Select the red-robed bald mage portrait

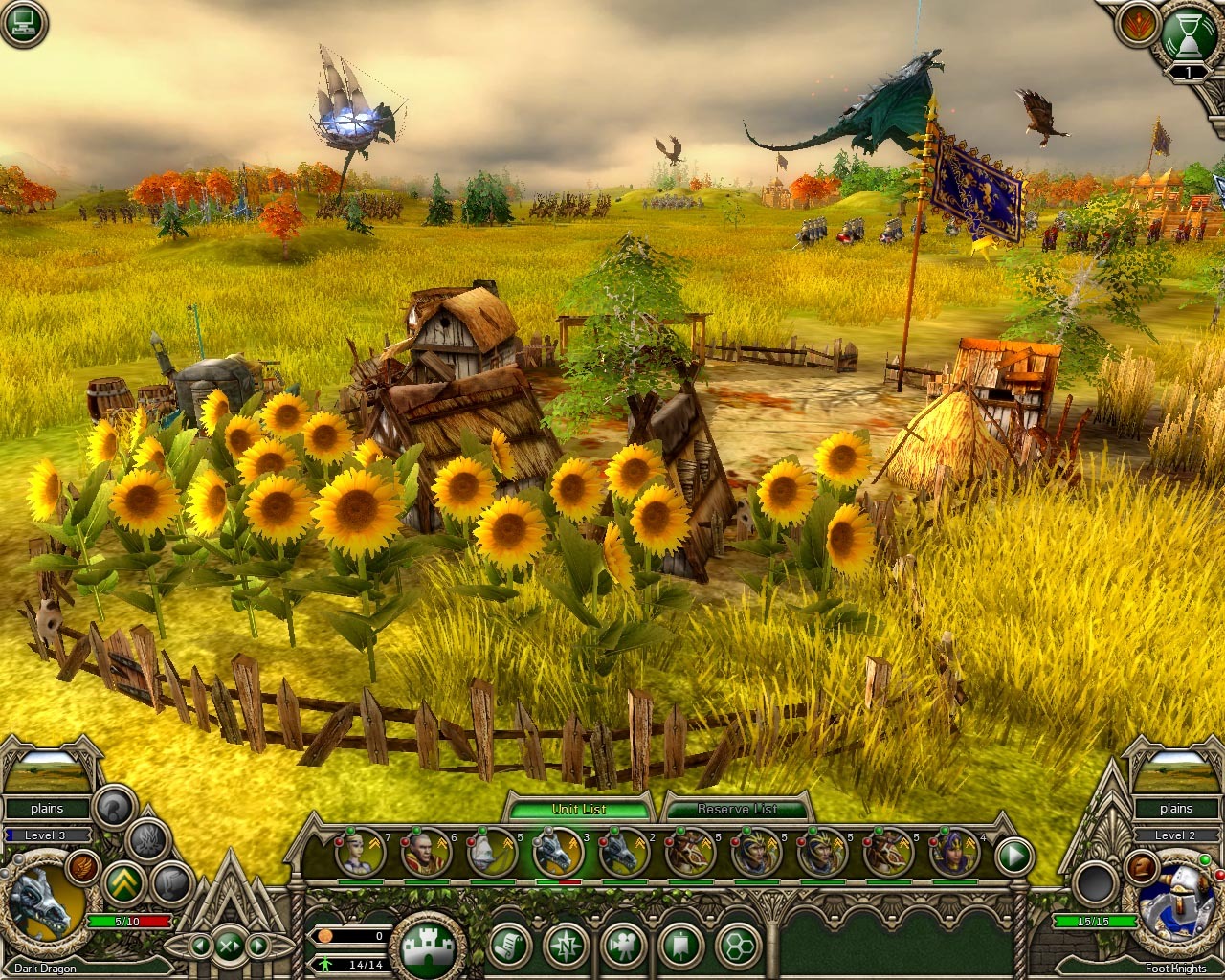click(425, 851)
